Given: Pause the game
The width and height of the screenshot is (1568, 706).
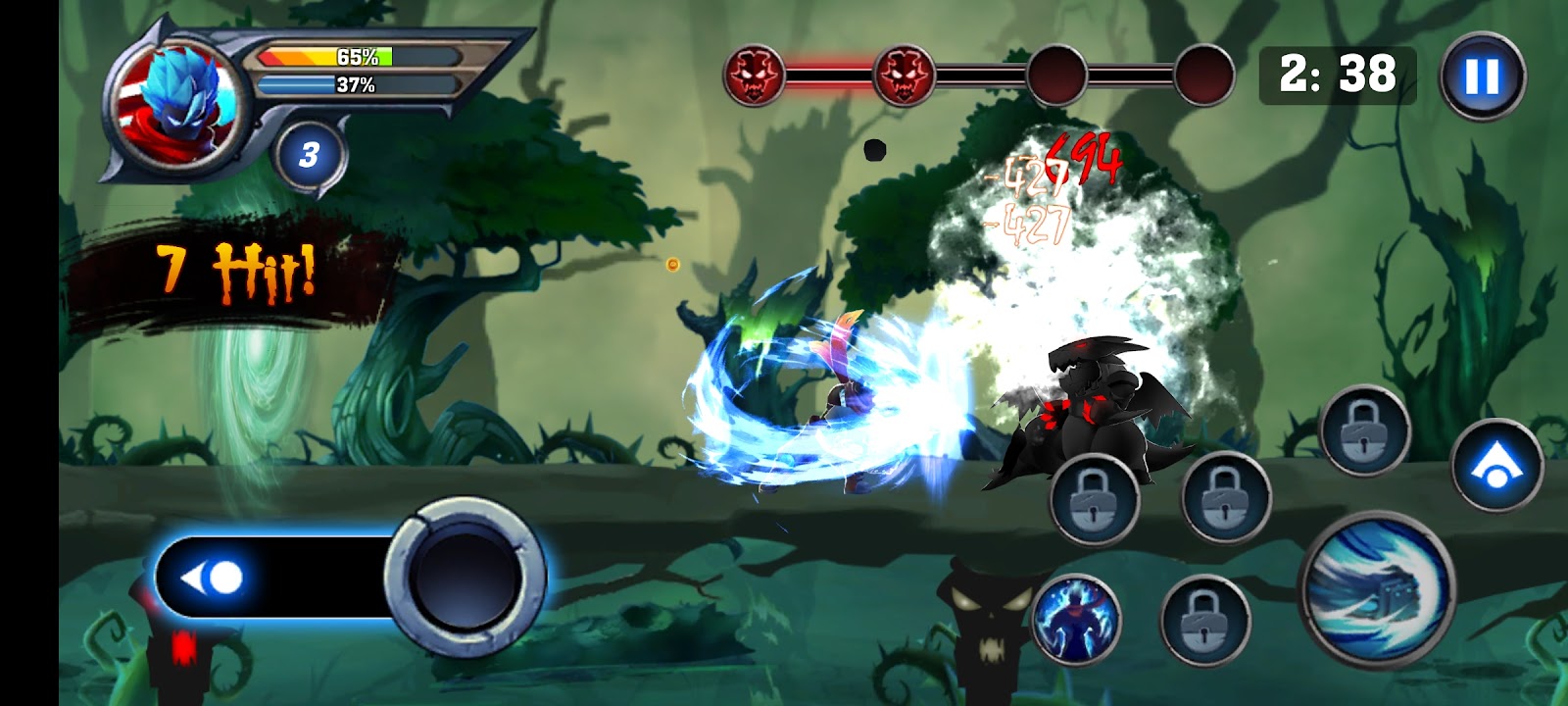Looking at the screenshot, I should pos(1482,76).
